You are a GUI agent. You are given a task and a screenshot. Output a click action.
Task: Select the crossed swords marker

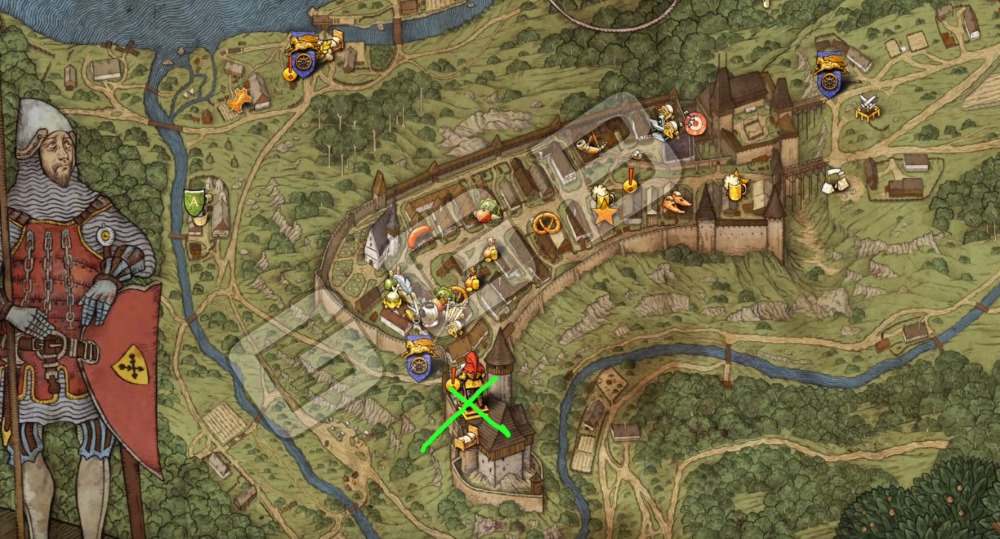pos(866,106)
